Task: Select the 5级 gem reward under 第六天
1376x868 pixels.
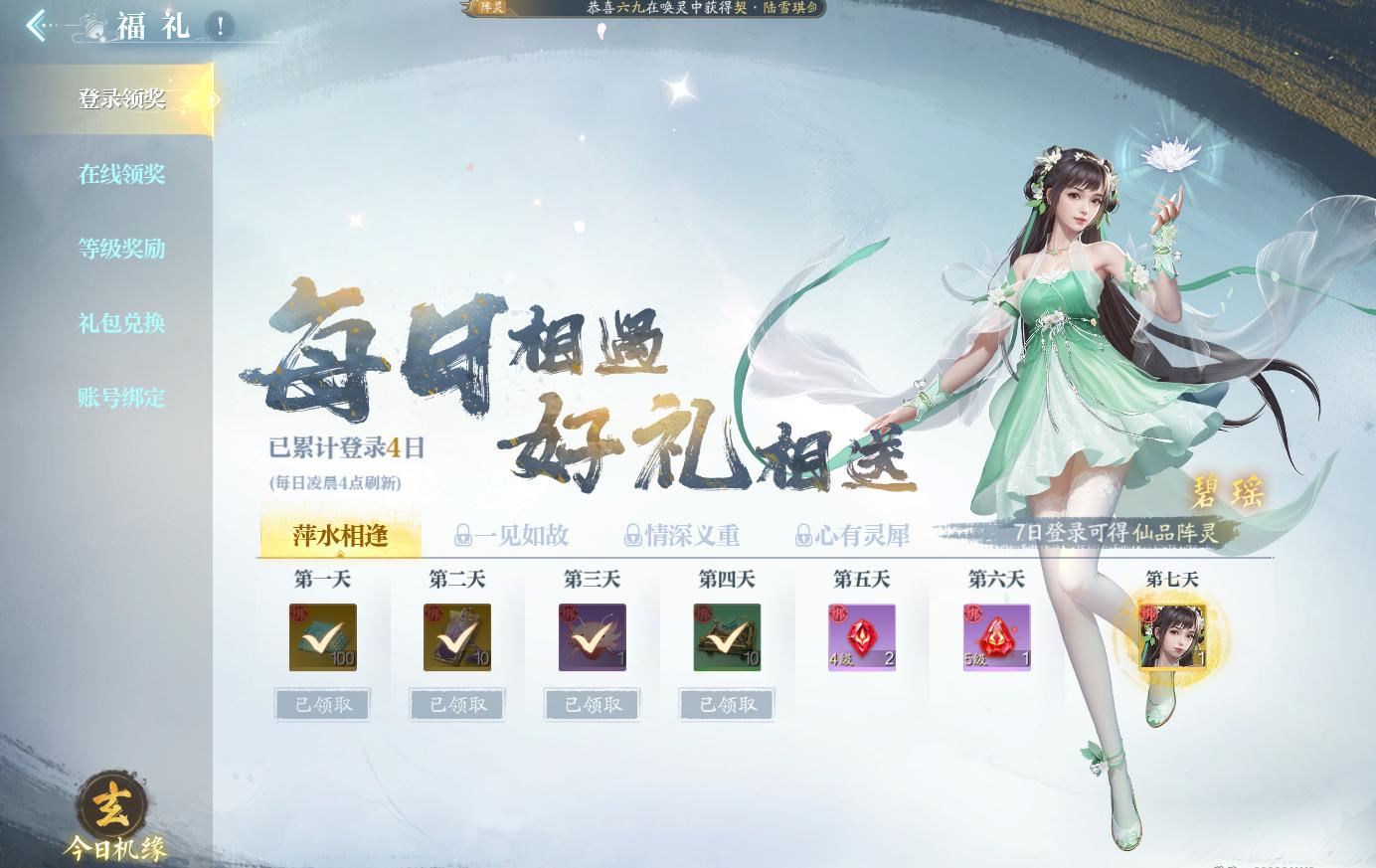Action: (996, 637)
